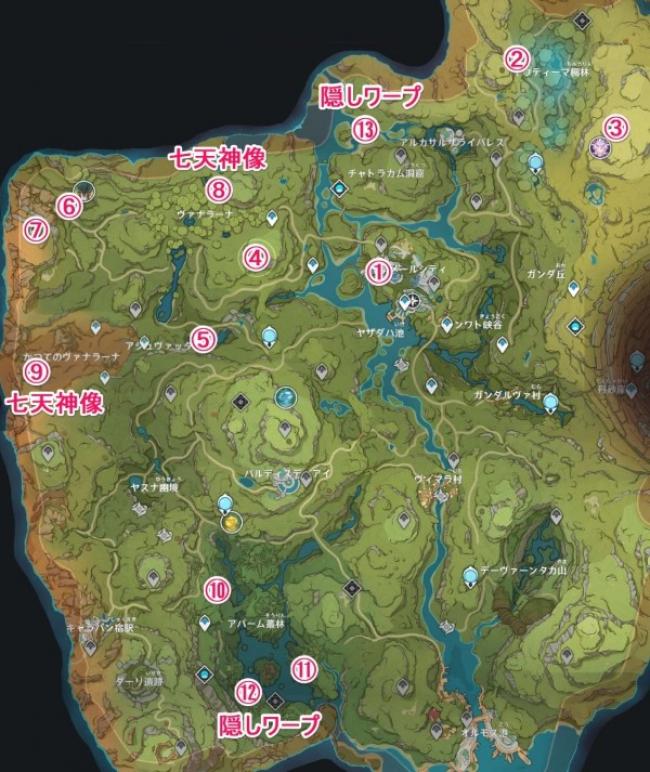Select the golden orb map pin

click(x=231, y=522)
